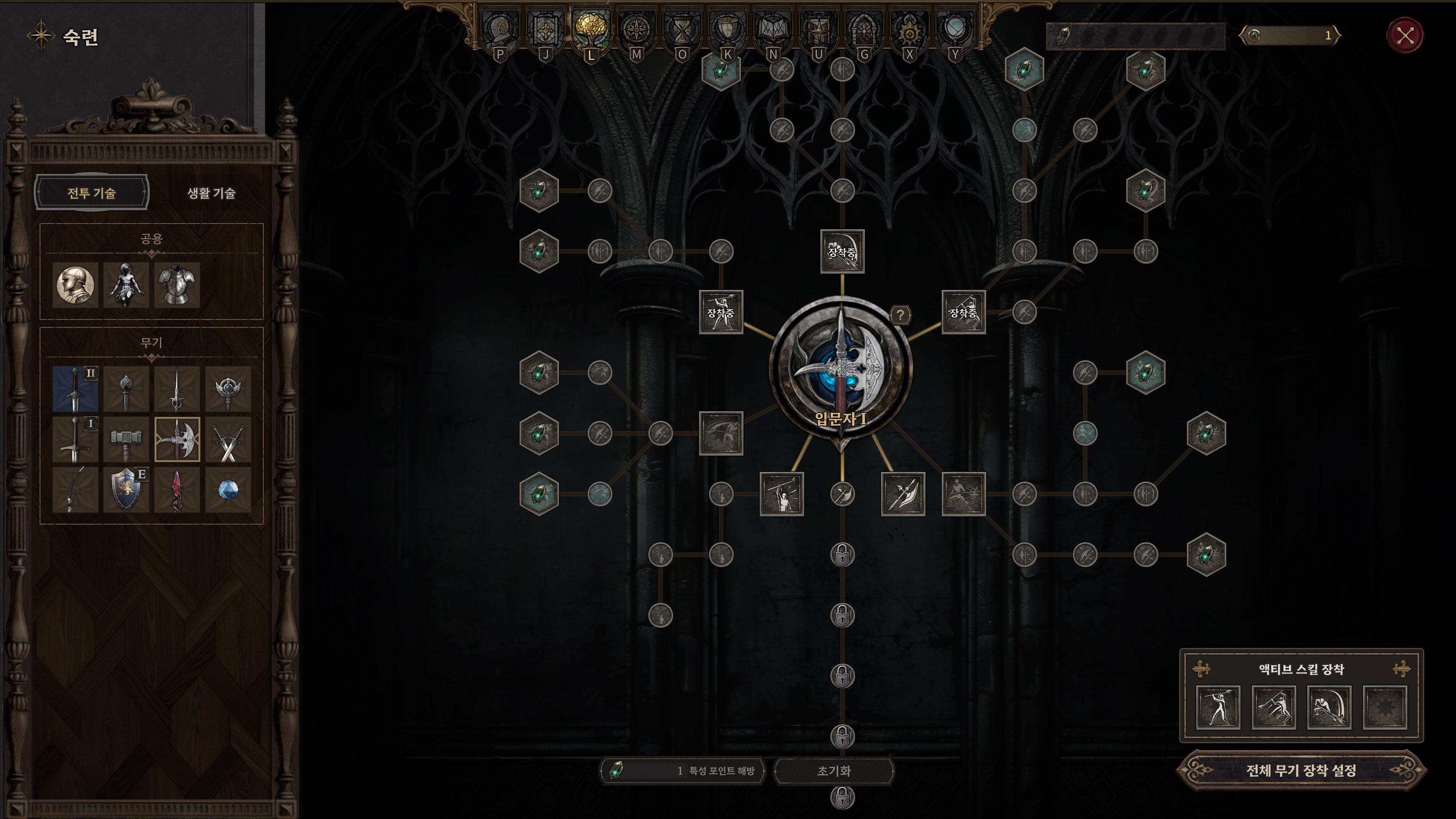Select the bow weapon slot
This screenshot has height=819, width=1456.
(x=75, y=490)
